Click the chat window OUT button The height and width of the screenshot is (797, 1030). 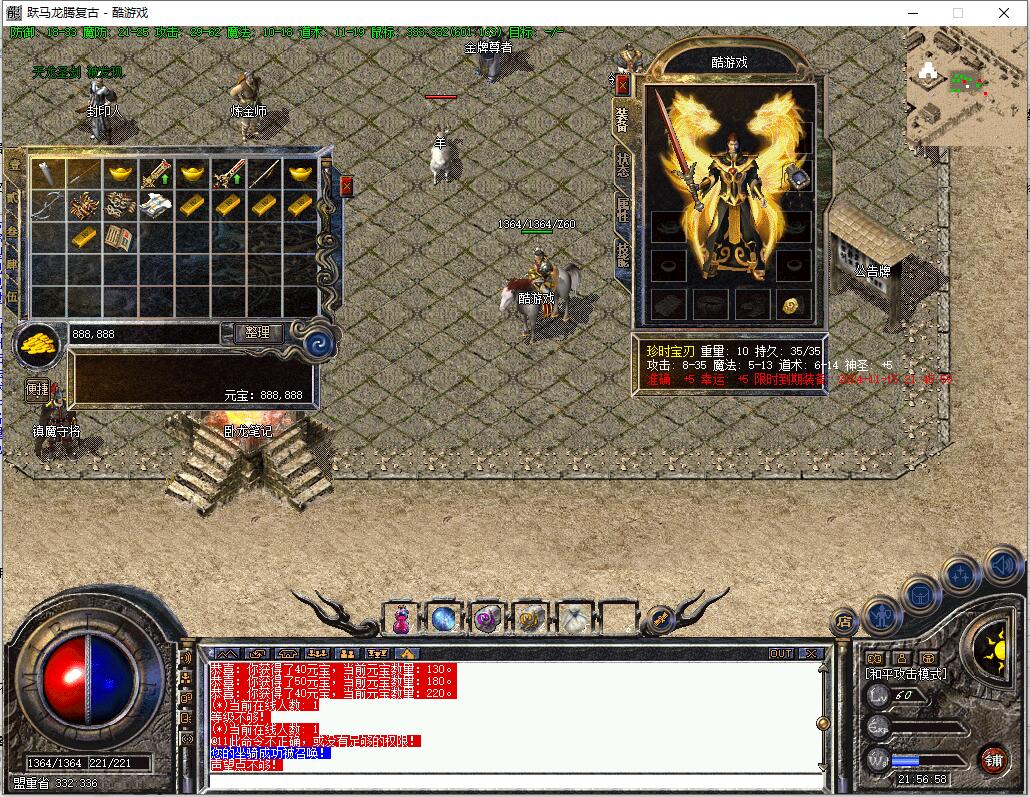[x=780, y=654]
